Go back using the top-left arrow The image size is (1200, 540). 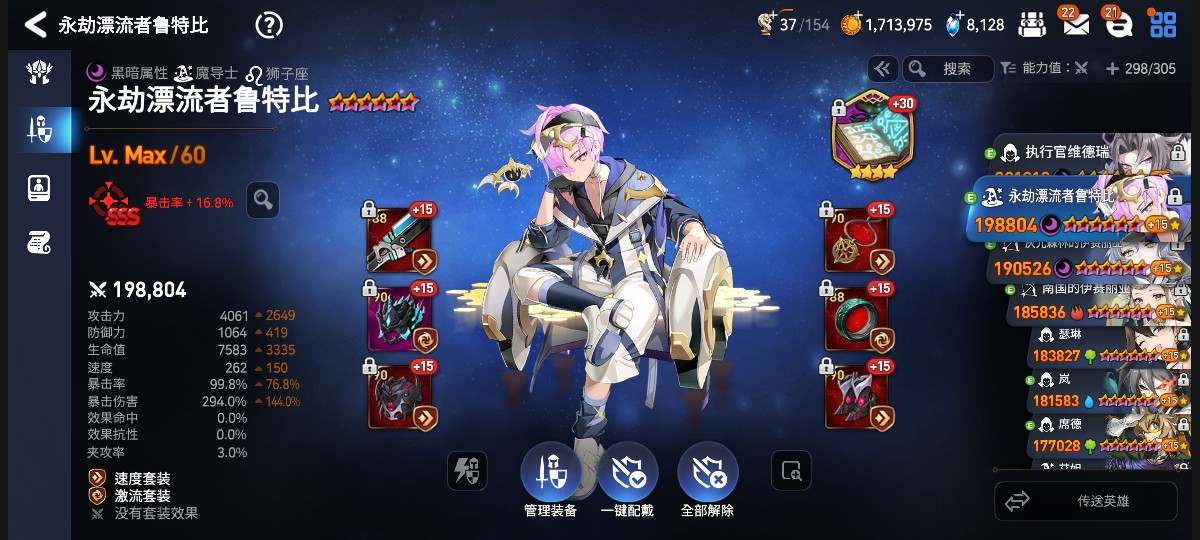click(x=35, y=25)
